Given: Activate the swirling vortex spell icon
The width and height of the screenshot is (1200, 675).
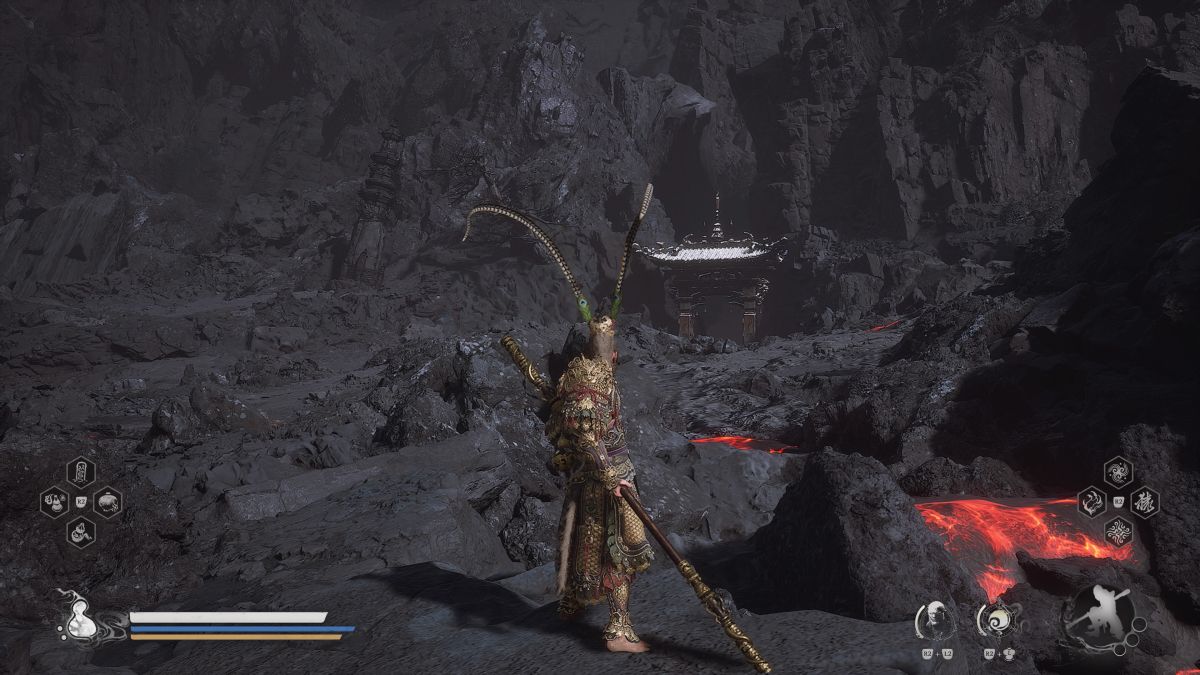Looking at the screenshot, I should click(x=1118, y=471).
